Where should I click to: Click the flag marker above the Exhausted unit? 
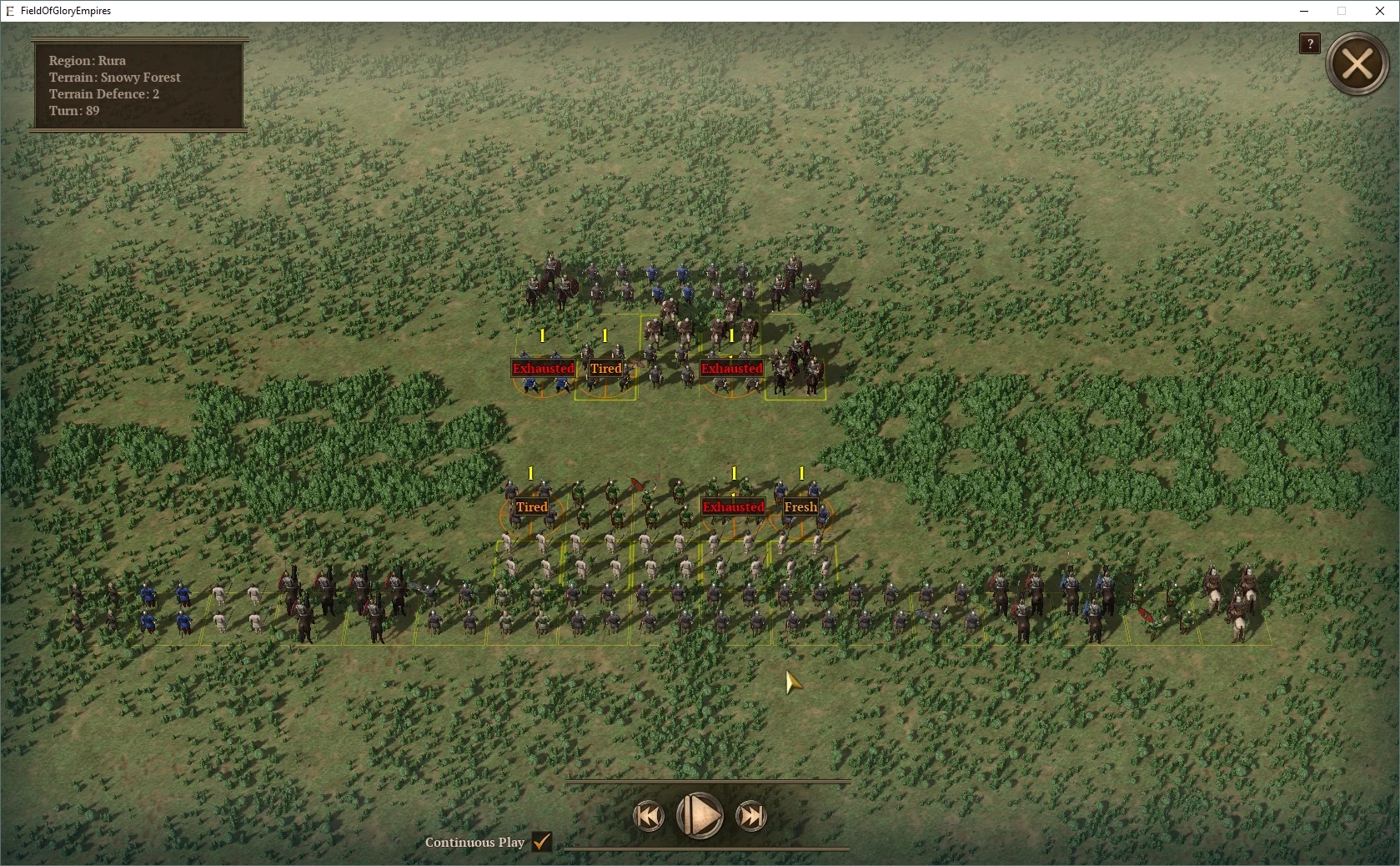pos(542,334)
